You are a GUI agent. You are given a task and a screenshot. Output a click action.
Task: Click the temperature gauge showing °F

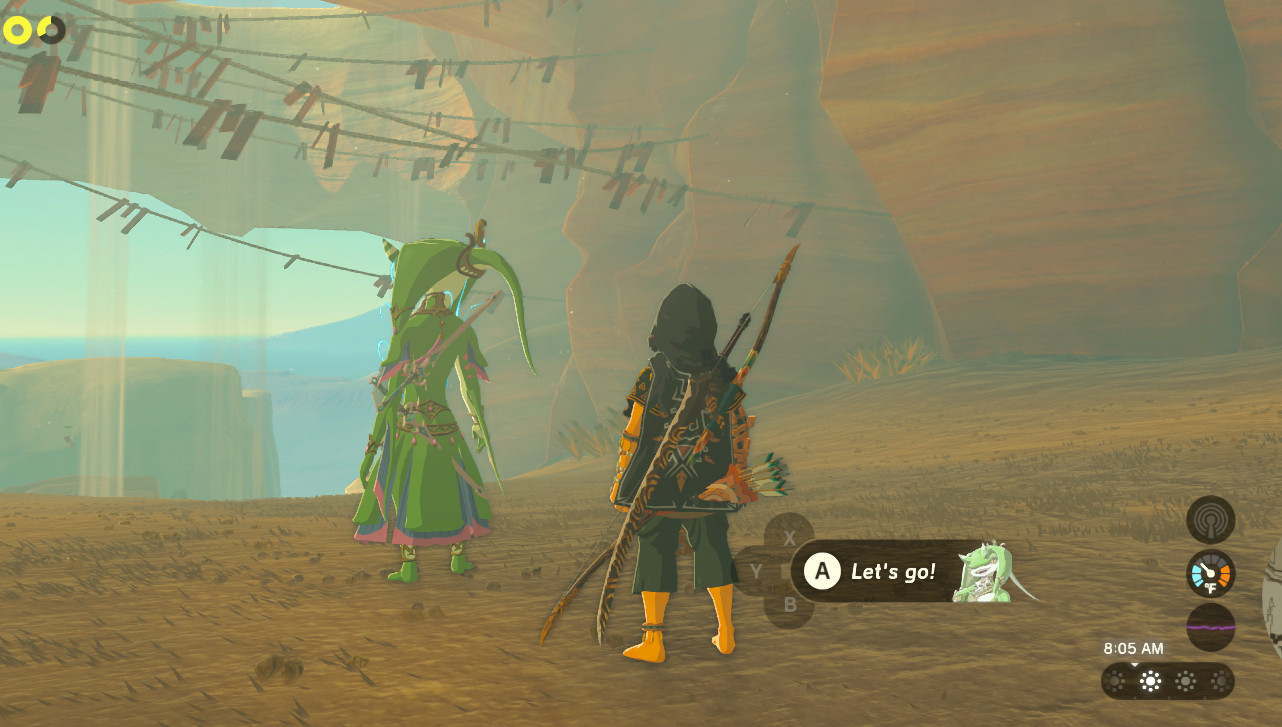(1212, 573)
